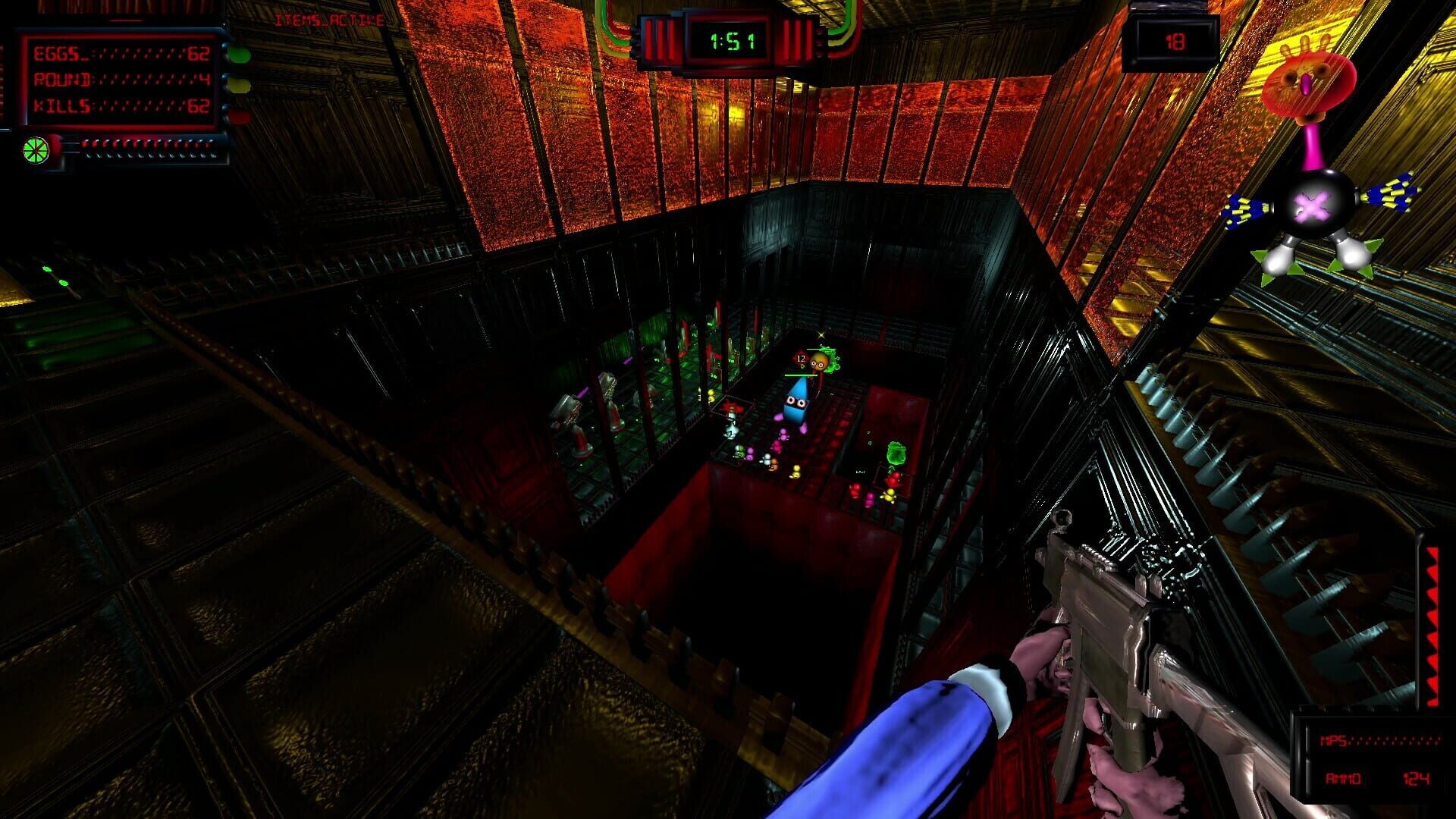Click the ROUND 4 indicator
Image resolution: width=1456 pixels, height=819 pixels.
121,81
